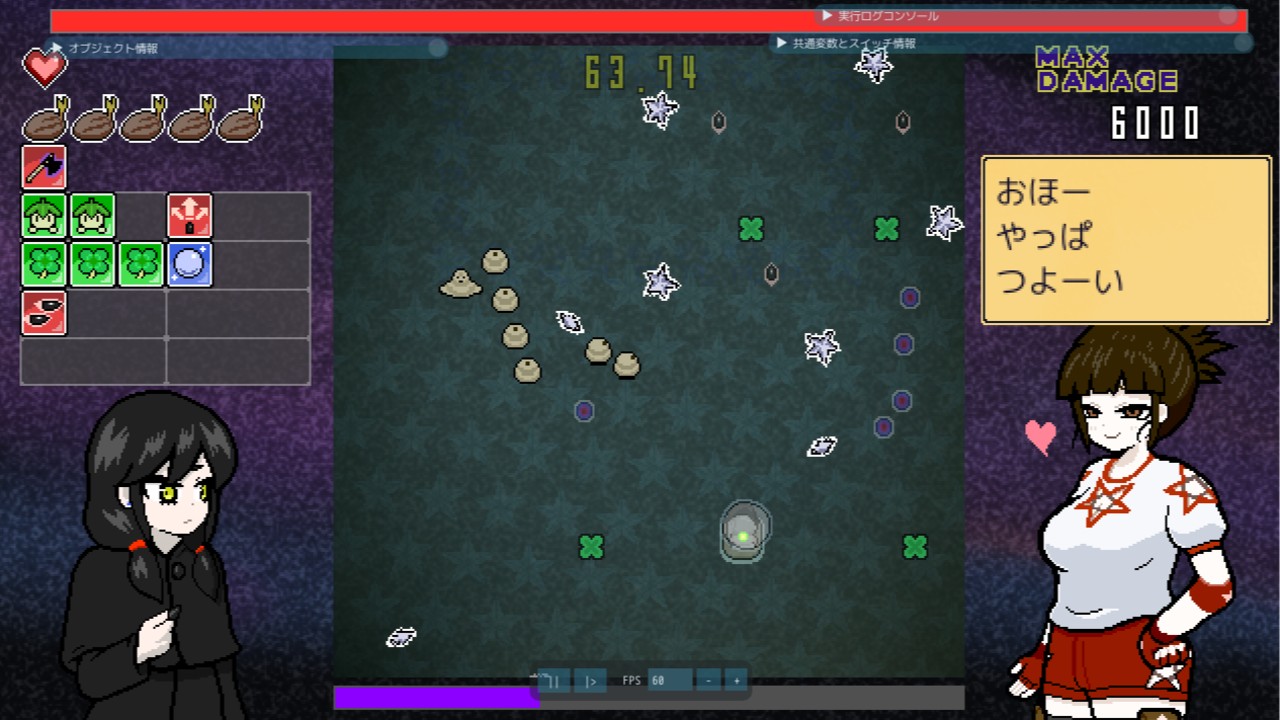Pause the game with the debug pause button
The height and width of the screenshot is (720, 1280).
555,681
